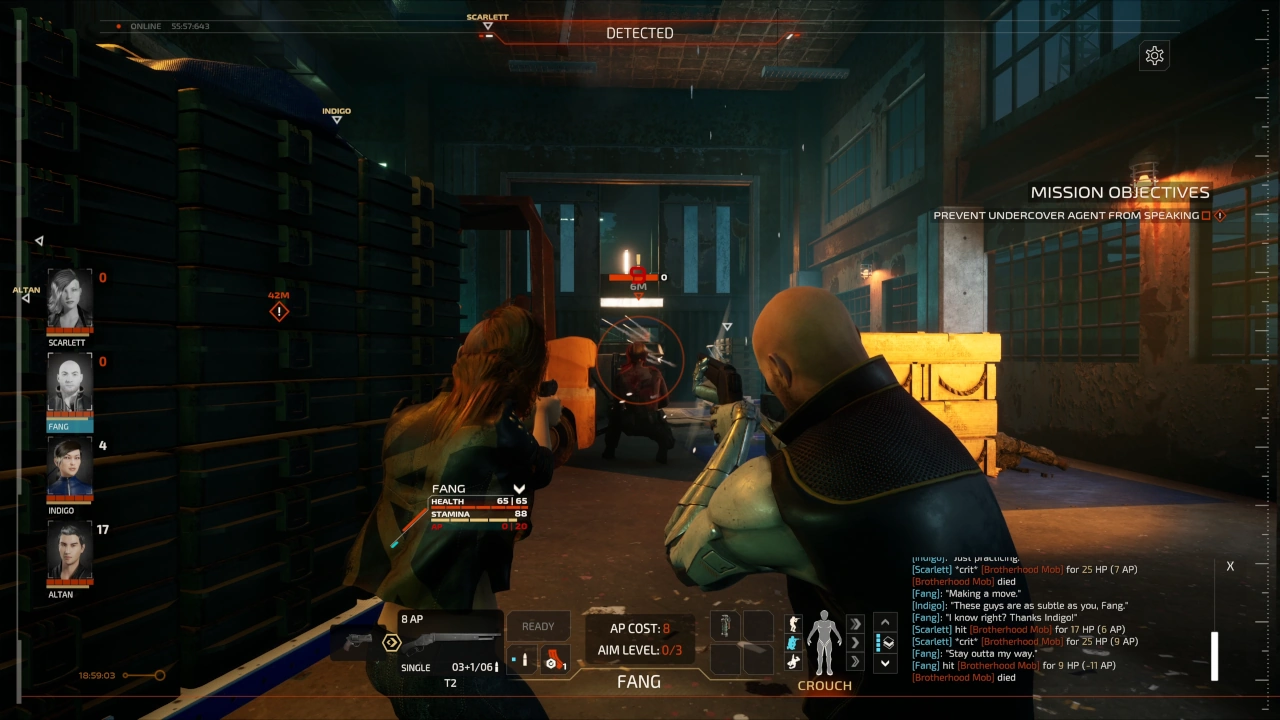Click the down chevron under Fang's health bar
The height and width of the screenshot is (720, 1280).
click(519, 489)
